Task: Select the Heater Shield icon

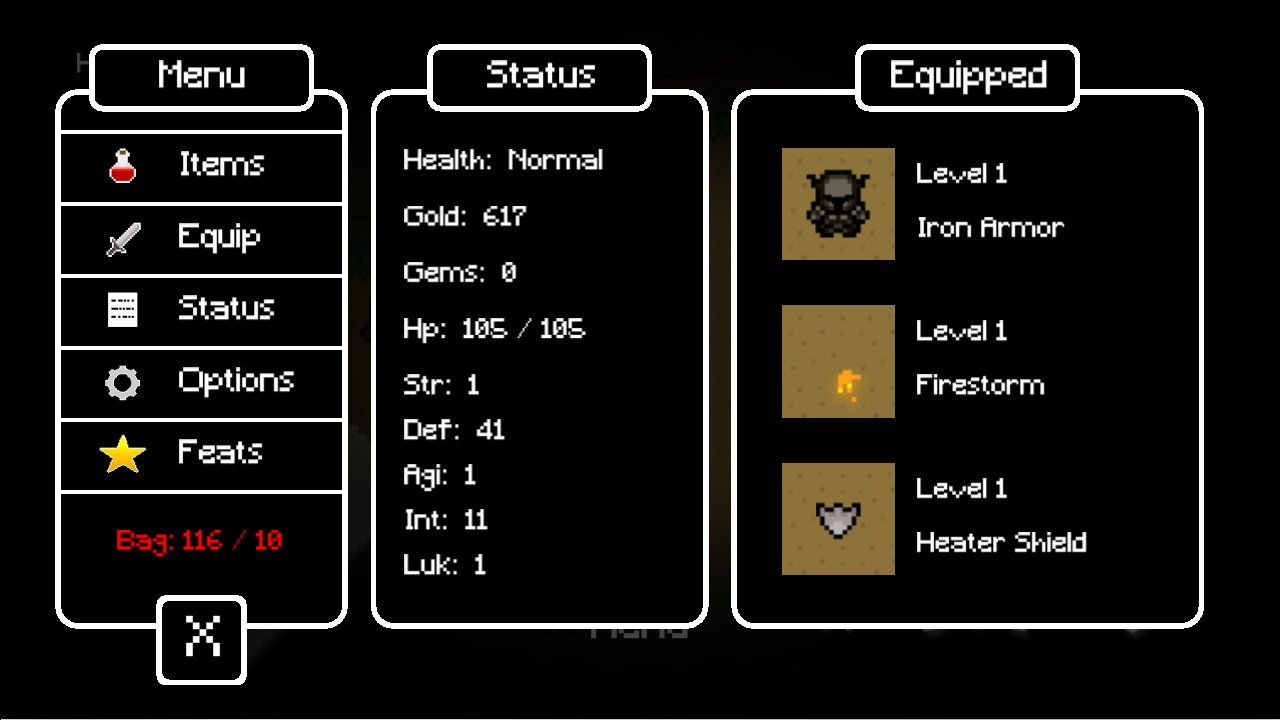Action: 838,519
